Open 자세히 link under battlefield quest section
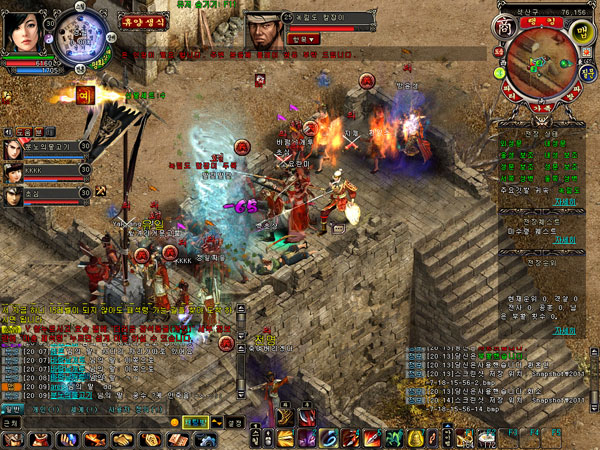Screen dimensions: 600x450 coord(565,238)
